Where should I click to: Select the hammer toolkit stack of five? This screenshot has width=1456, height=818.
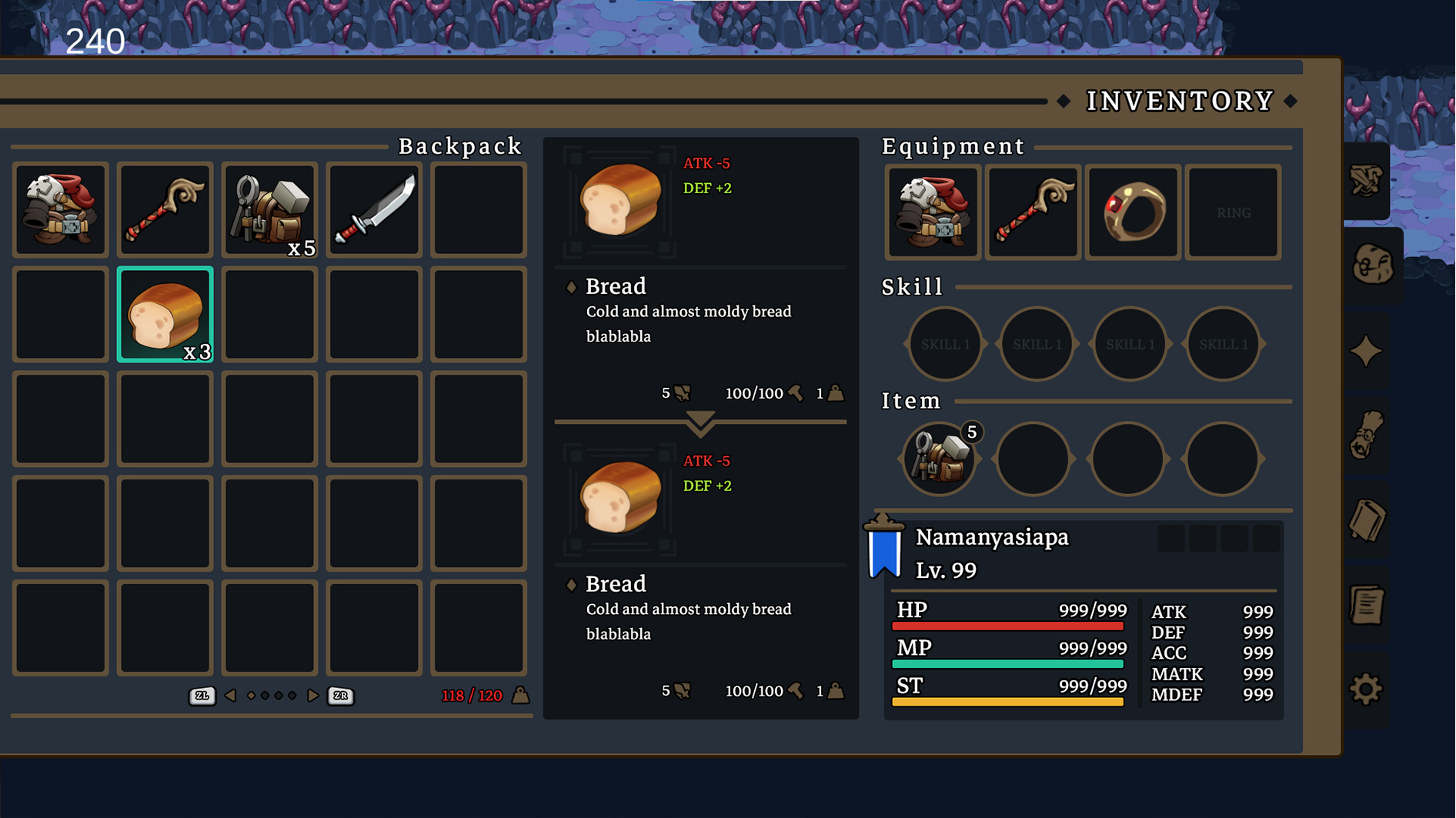coord(269,210)
